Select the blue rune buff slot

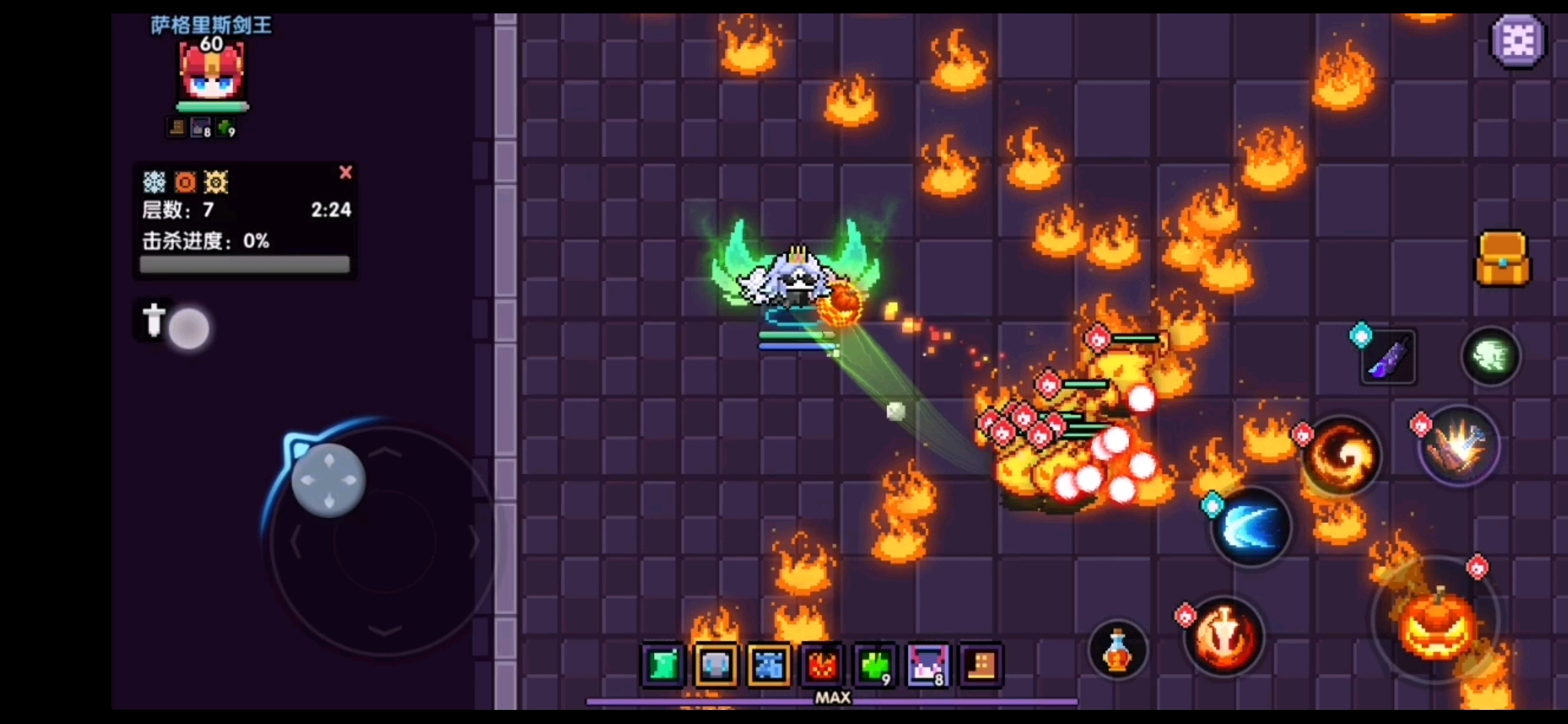click(769, 666)
